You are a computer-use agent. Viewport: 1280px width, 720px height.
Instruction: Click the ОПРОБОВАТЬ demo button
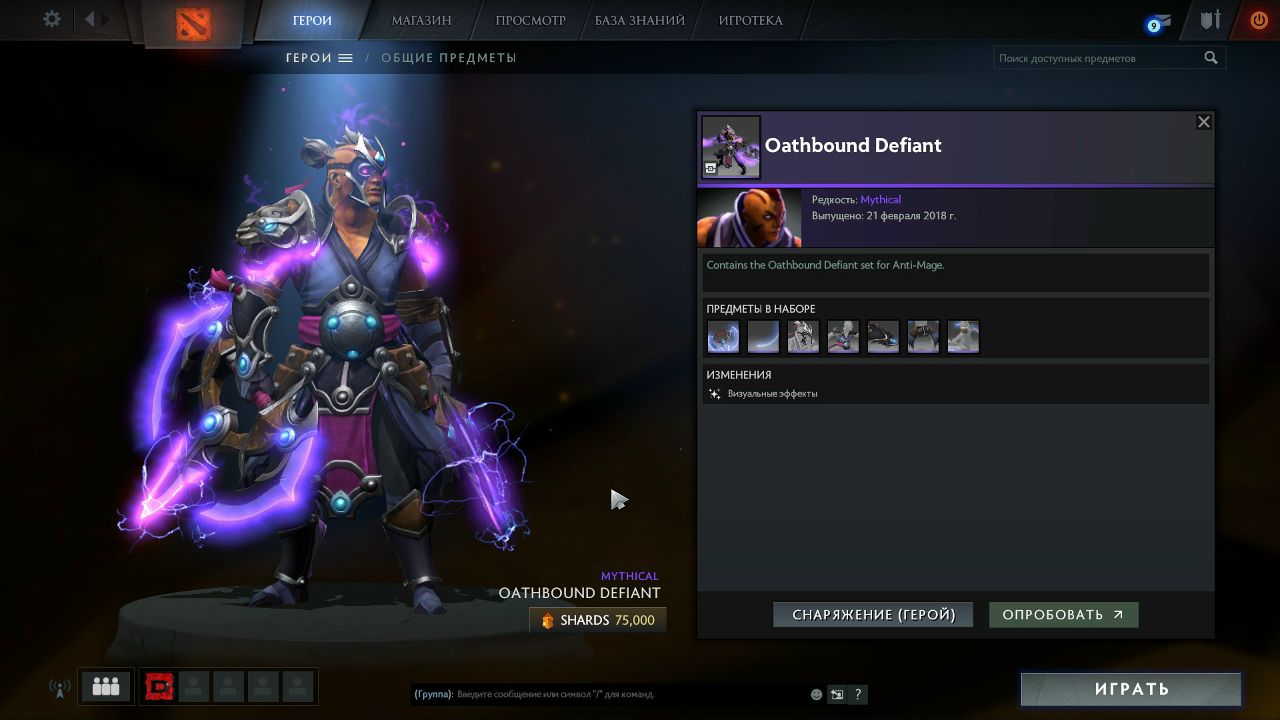1063,615
